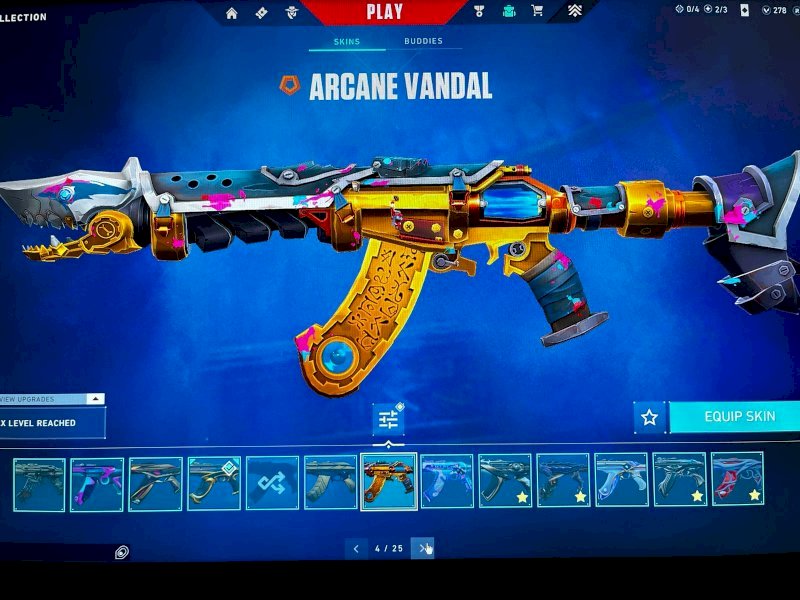Image resolution: width=800 pixels, height=600 pixels.
Task: Equip the Arcane Vandal skin
Action: click(738, 417)
